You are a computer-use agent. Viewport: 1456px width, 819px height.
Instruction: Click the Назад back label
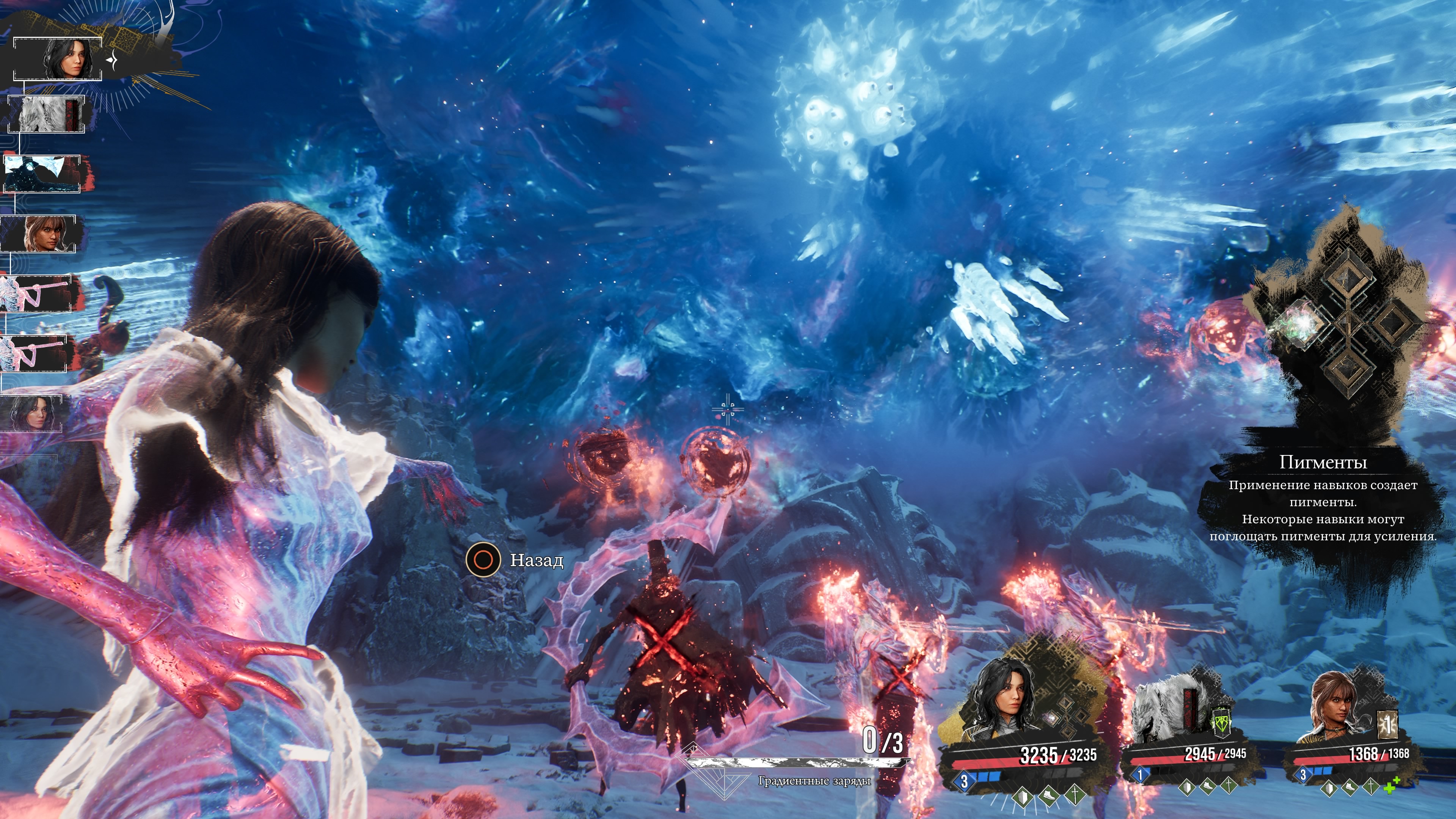tap(537, 560)
